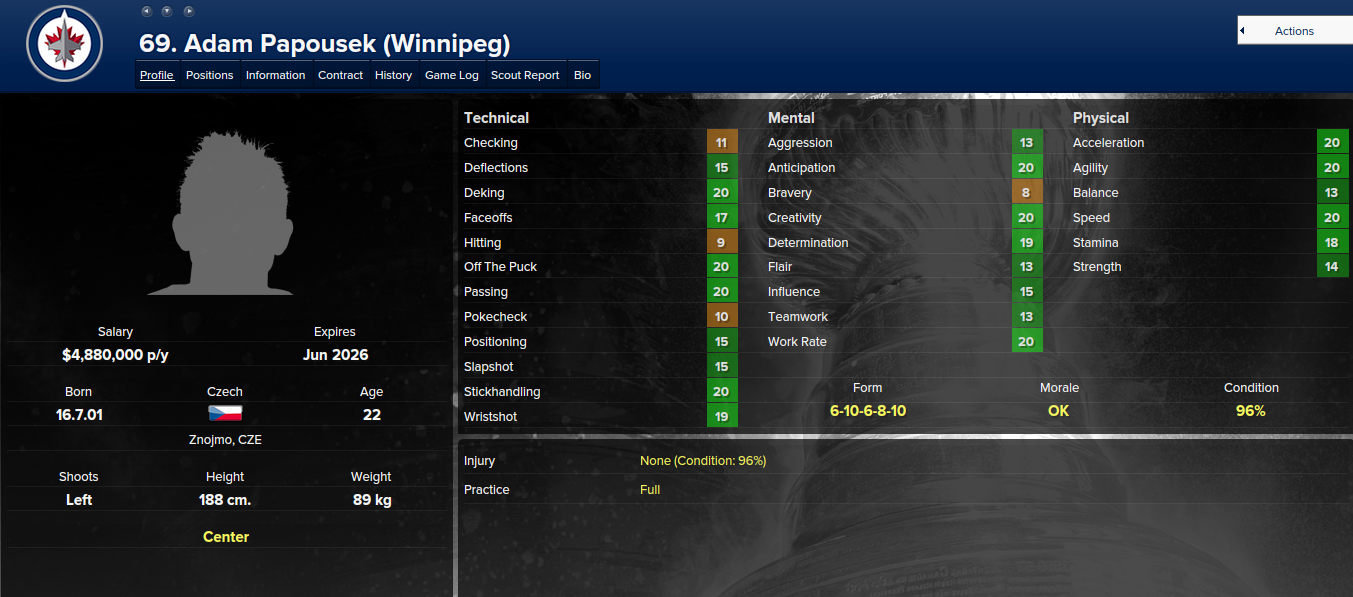The image size is (1353, 597).
Task: Select the Profile tab
Action: (x=157, y=75)
